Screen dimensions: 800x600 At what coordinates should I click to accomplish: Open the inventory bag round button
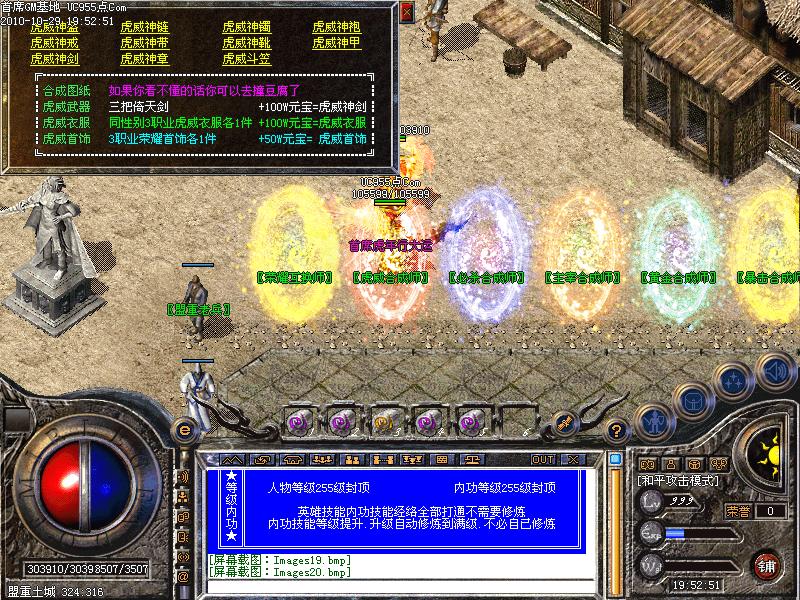691,400
